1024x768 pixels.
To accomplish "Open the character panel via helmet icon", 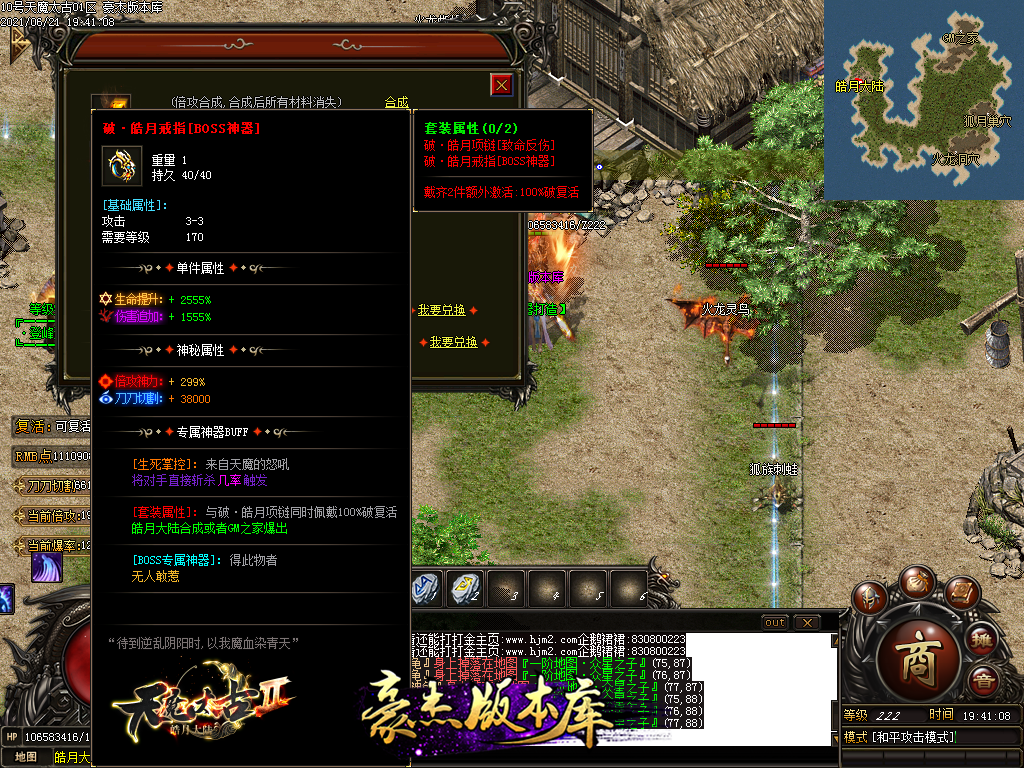I will point(870,598).
